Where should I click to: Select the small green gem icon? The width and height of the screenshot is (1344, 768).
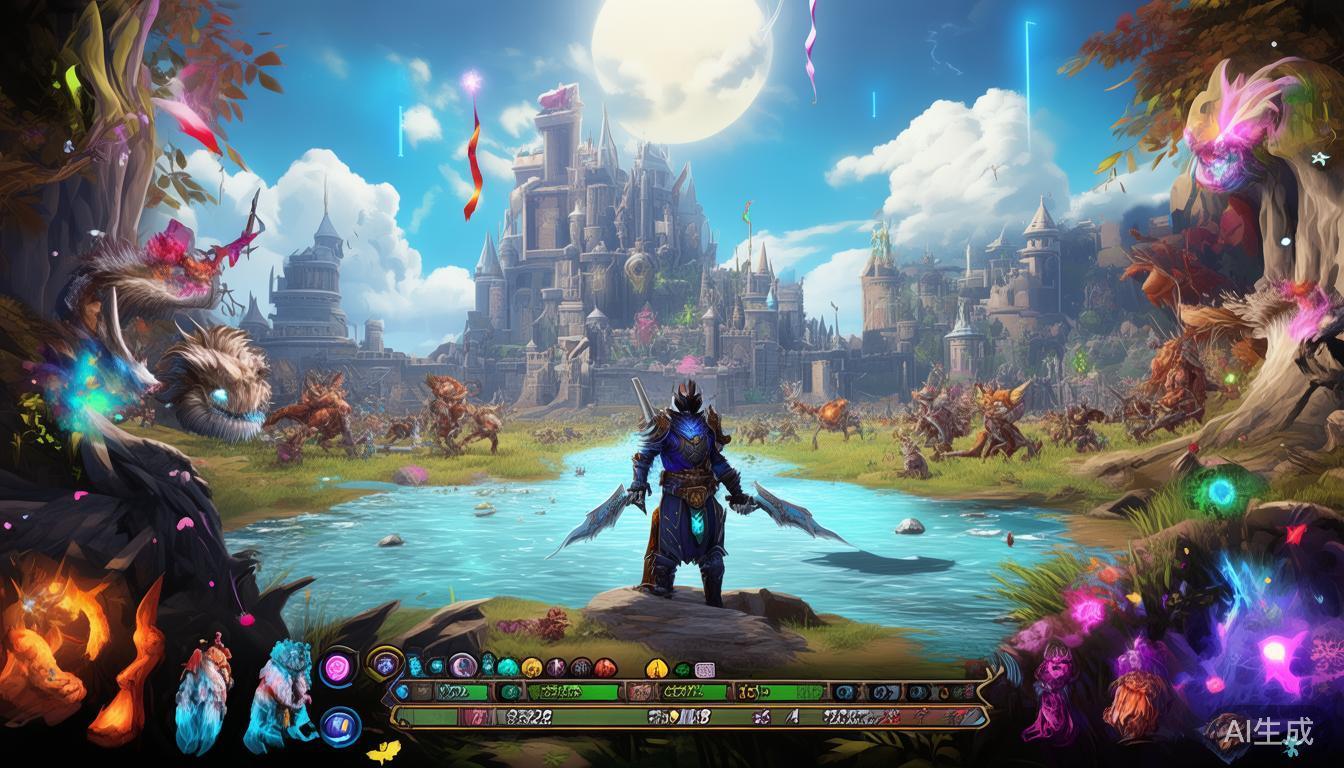(x=682, y=669)
